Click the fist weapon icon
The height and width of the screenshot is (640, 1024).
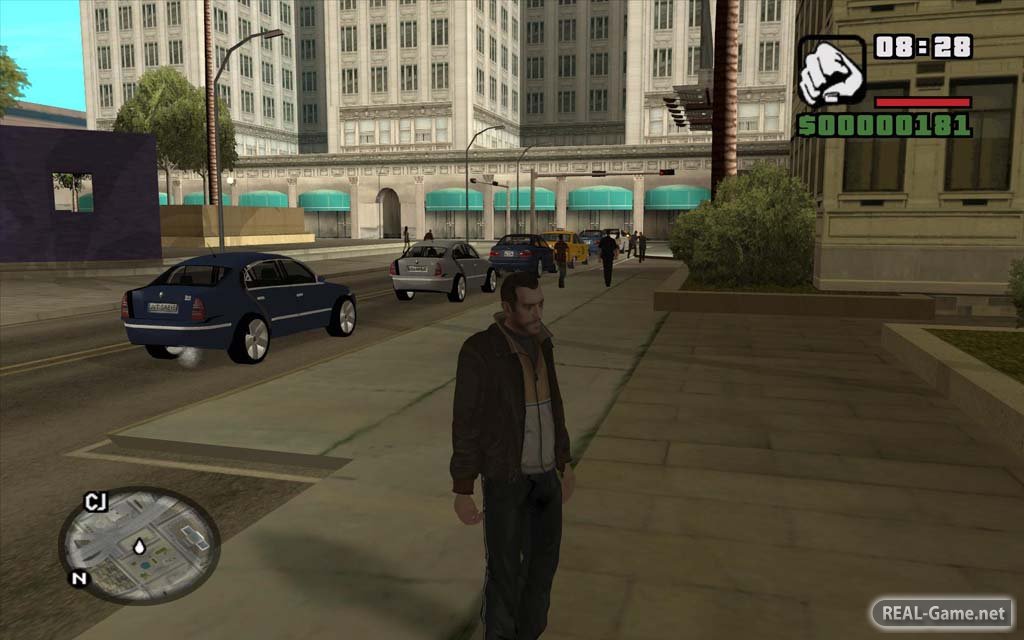click(x=831, y=72)
